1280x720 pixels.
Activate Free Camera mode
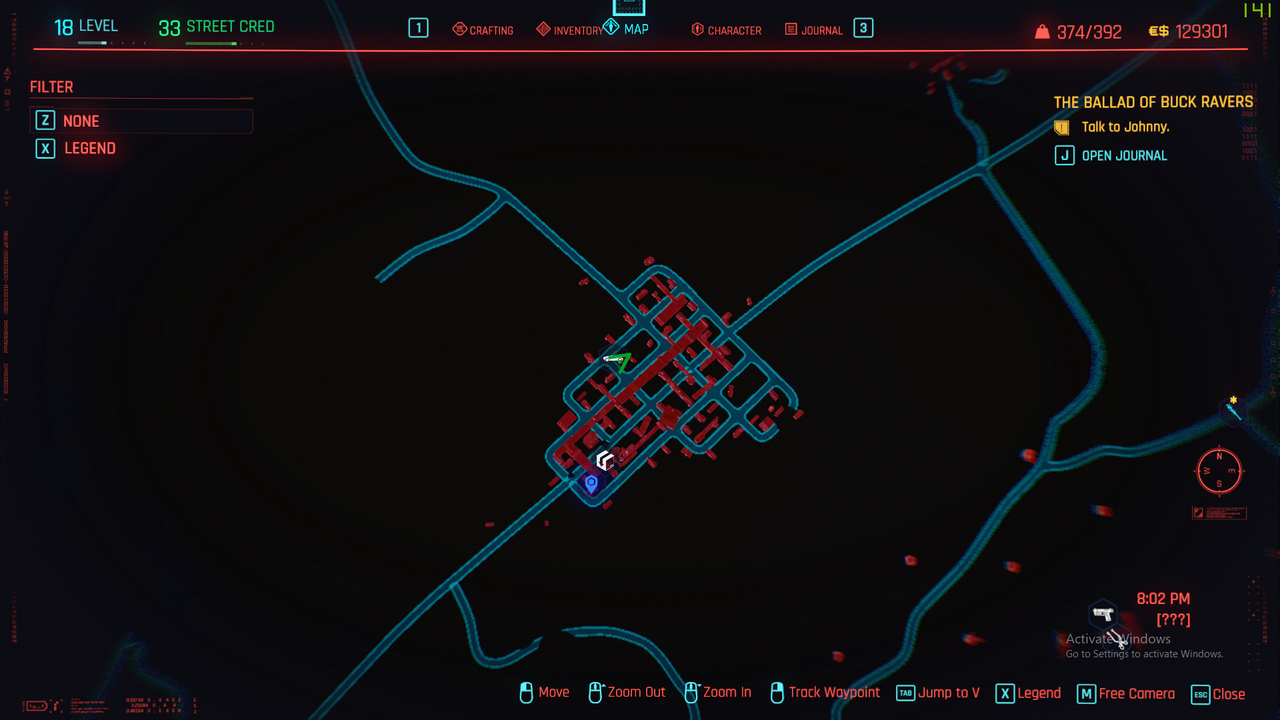[1126, 693]
